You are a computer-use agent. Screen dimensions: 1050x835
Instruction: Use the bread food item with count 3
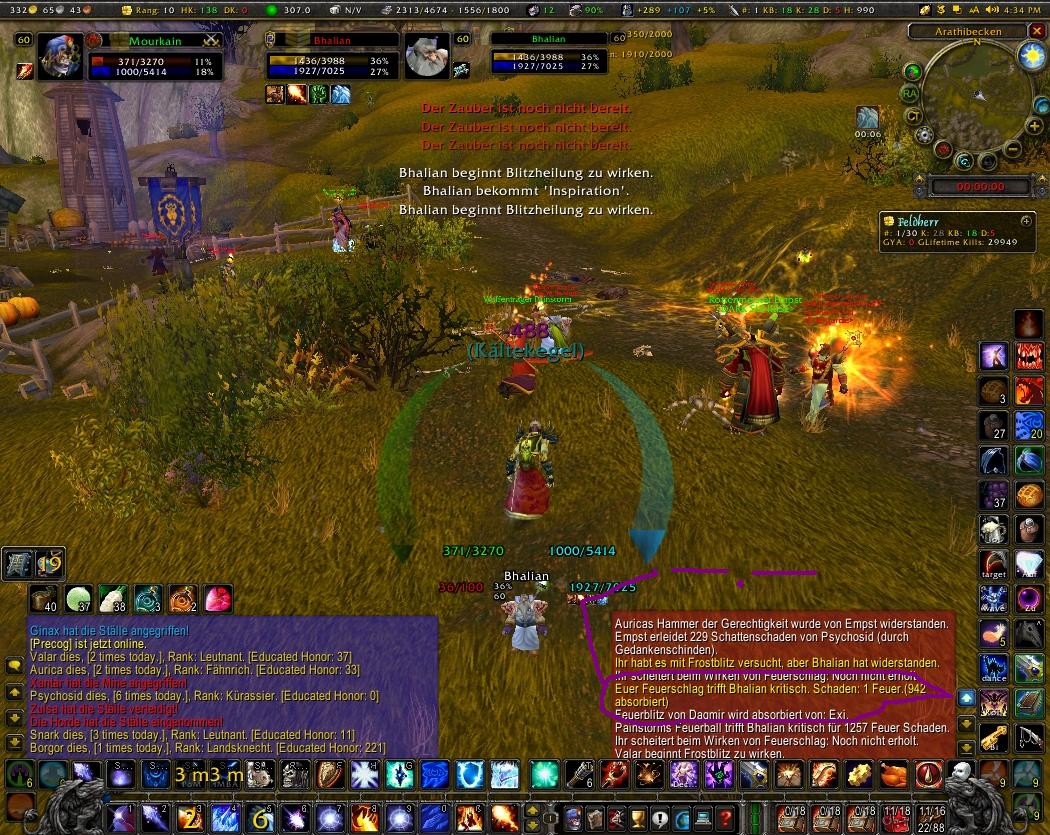pos(995,391)
